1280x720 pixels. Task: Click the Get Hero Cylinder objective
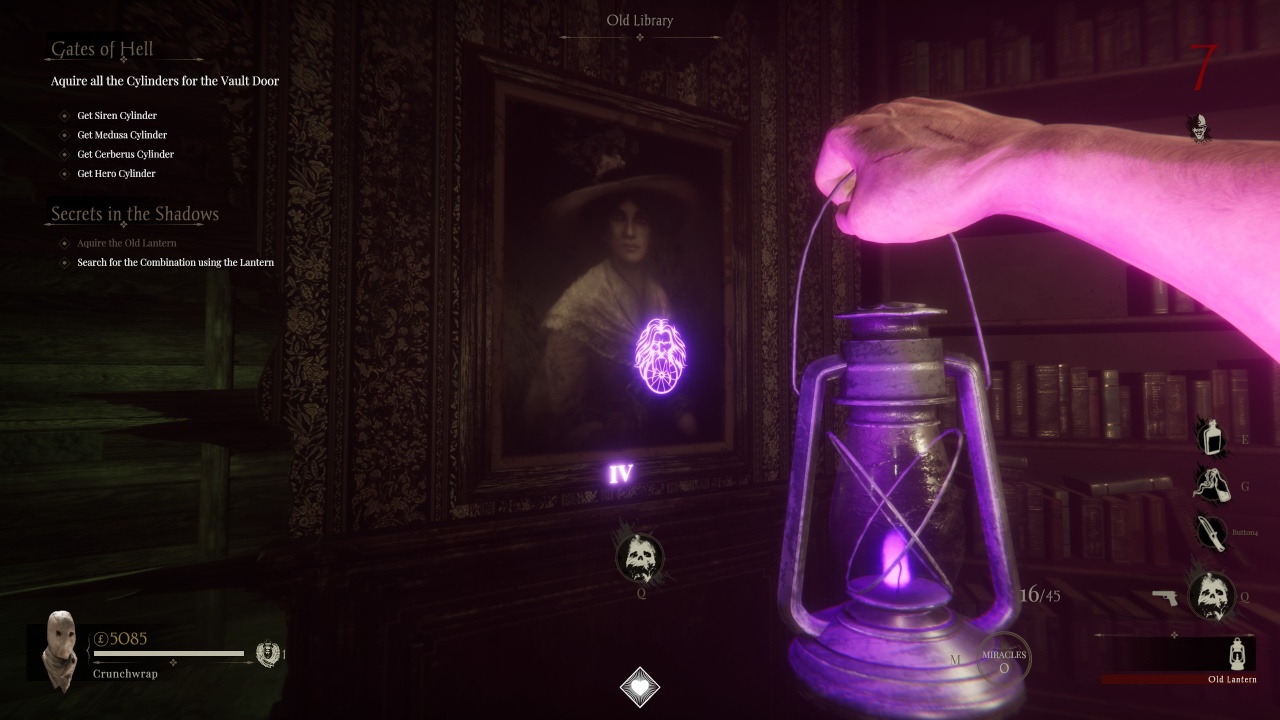(116, 174)
